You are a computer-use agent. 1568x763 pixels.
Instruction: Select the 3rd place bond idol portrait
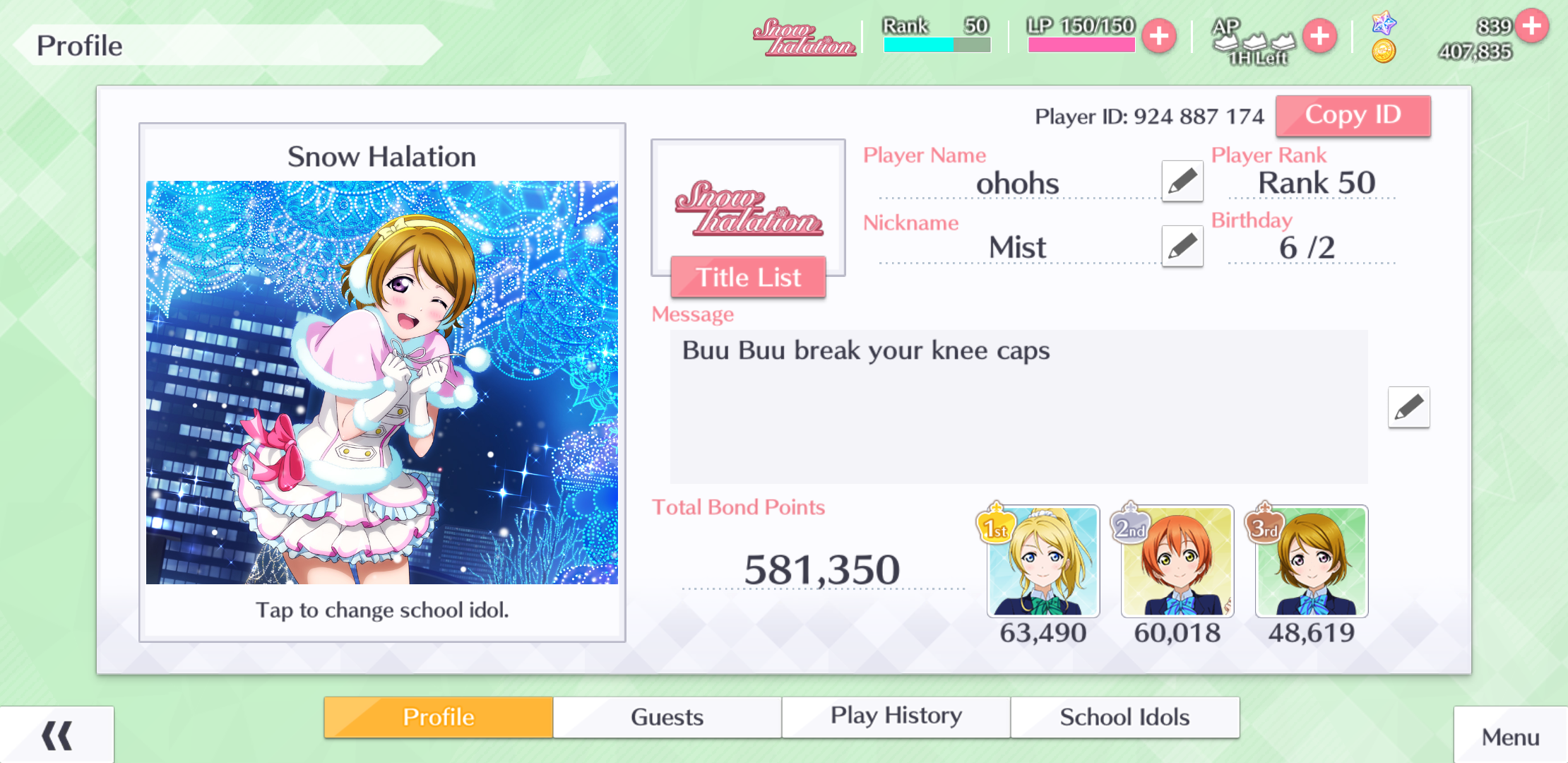click(1312, 561)
